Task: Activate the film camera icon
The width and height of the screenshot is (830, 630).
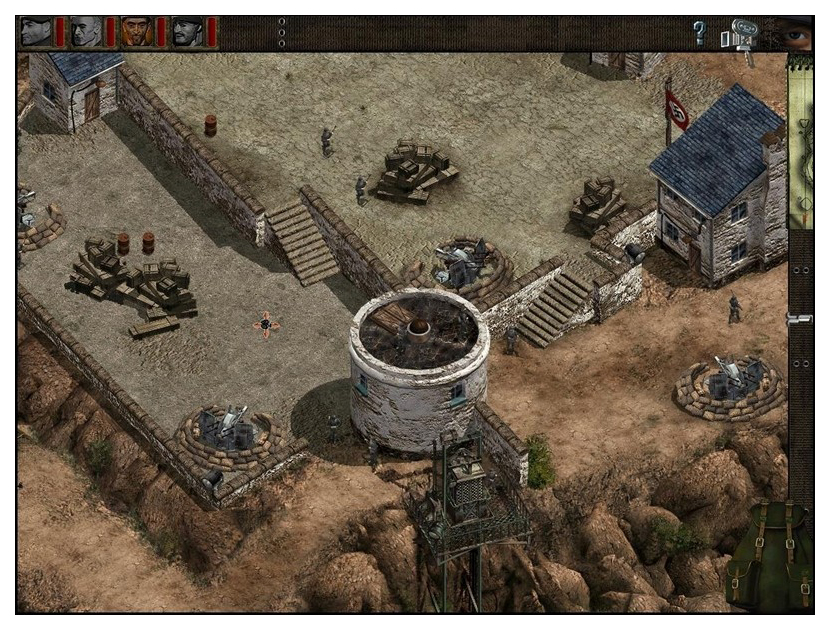Action: 741,36
